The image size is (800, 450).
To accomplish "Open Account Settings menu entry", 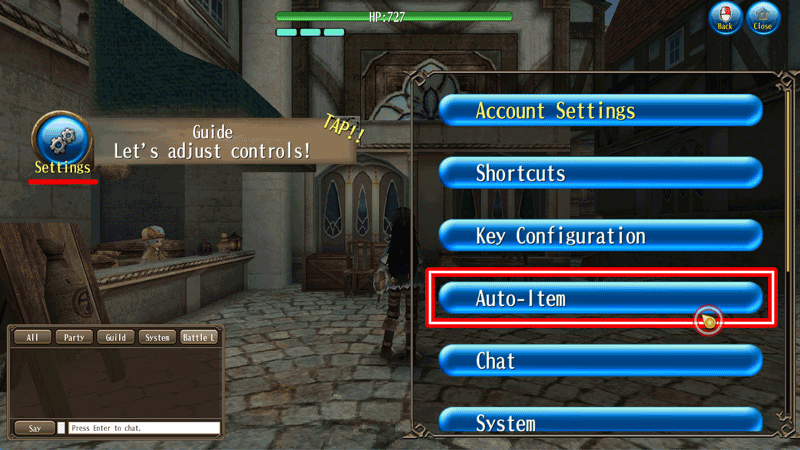I will tap(600, 110).
